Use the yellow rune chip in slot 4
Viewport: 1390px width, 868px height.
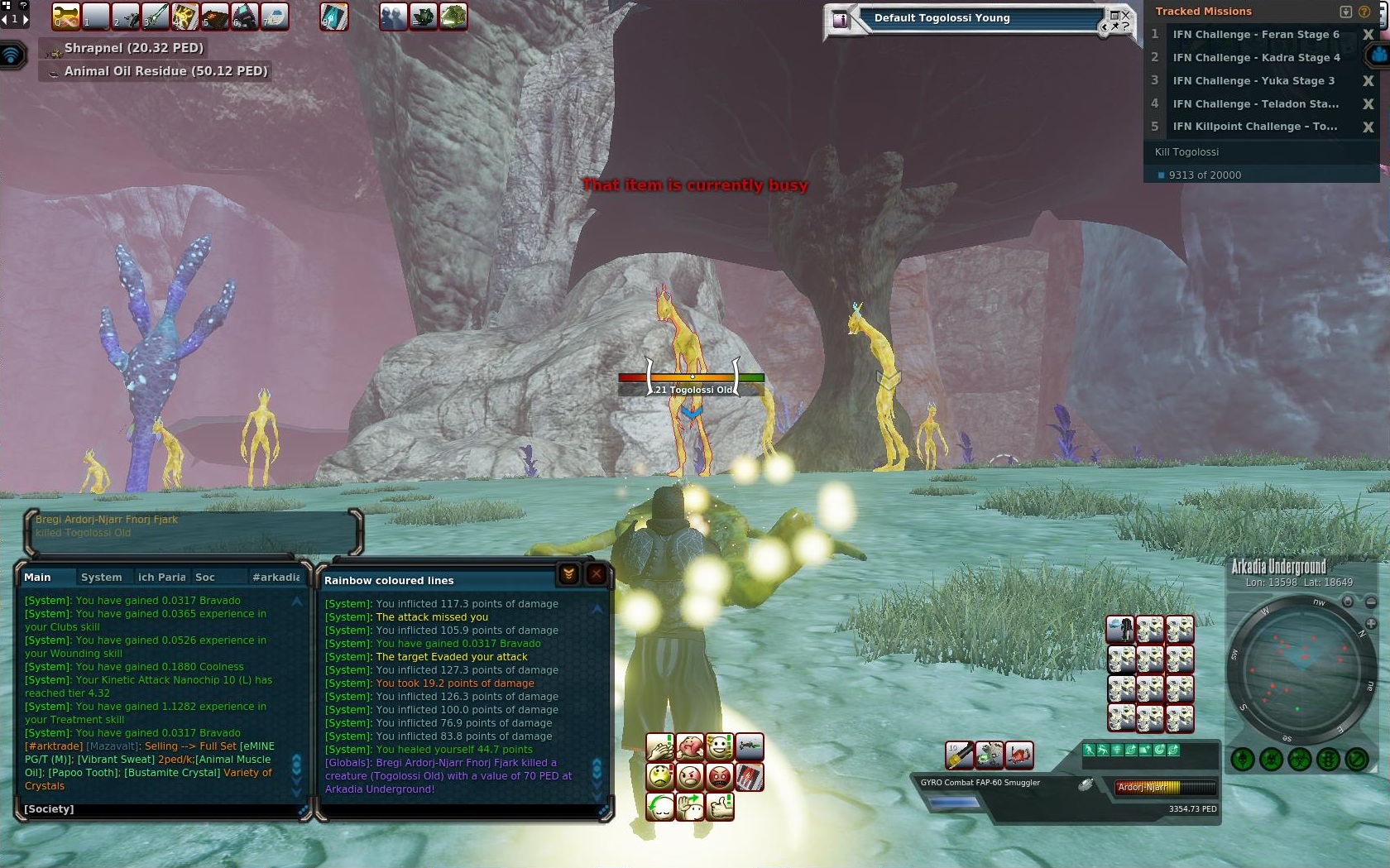pyautogui.click(x=185, y=17)
